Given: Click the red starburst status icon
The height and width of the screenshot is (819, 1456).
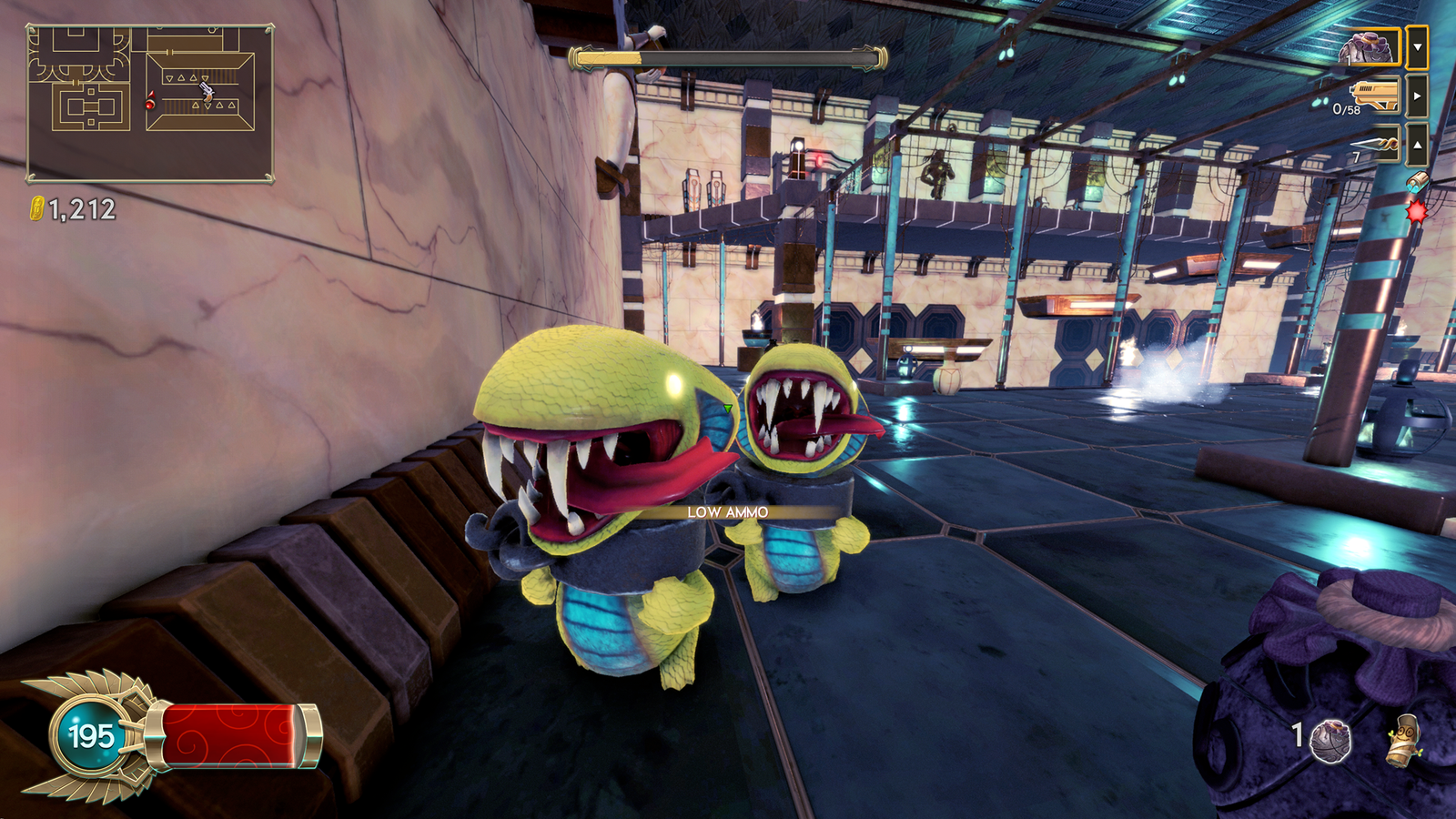Looking at the screenshot, I should tap(1416, 212).
